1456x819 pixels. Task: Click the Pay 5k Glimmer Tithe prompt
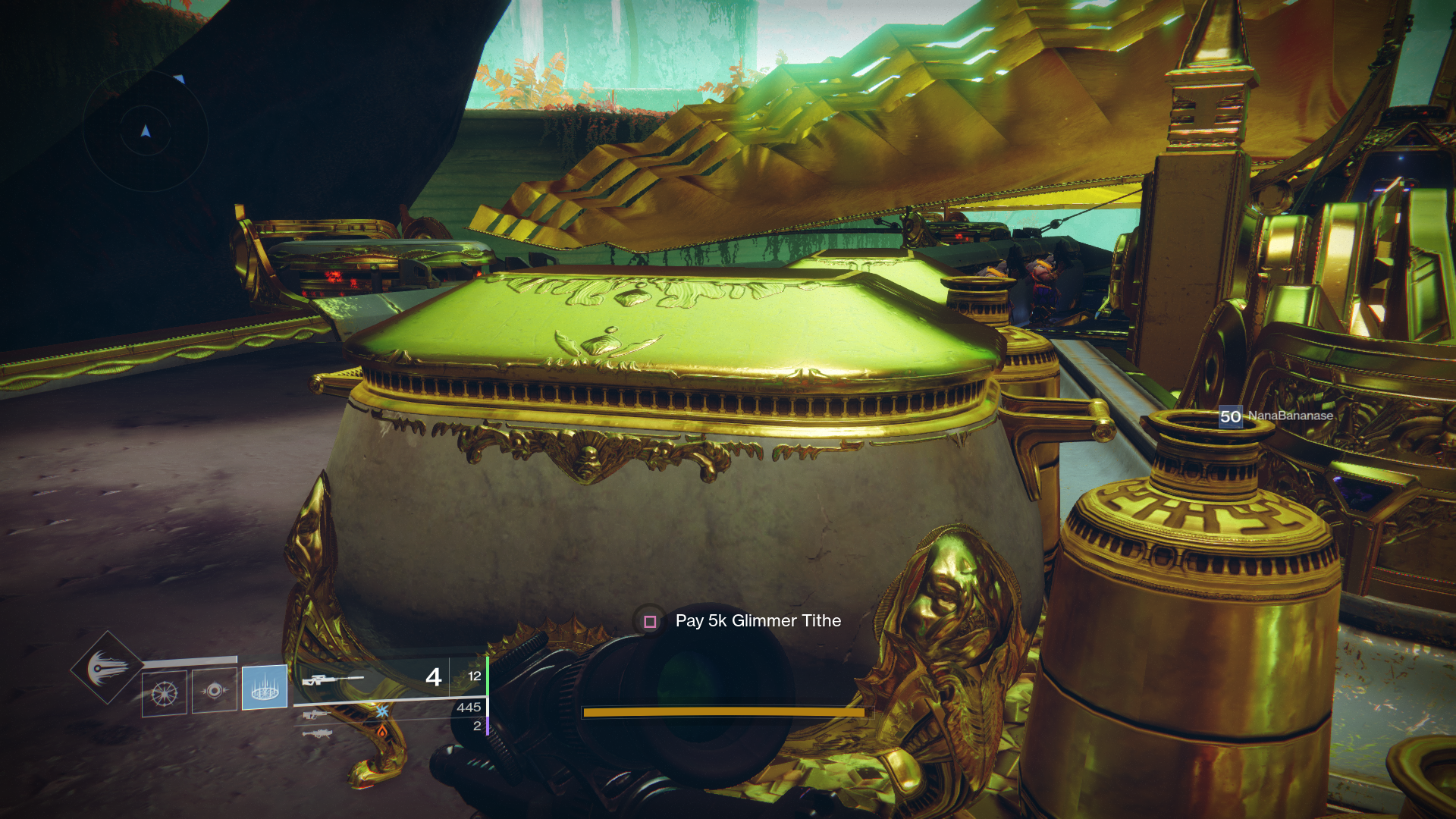point(756,620)
